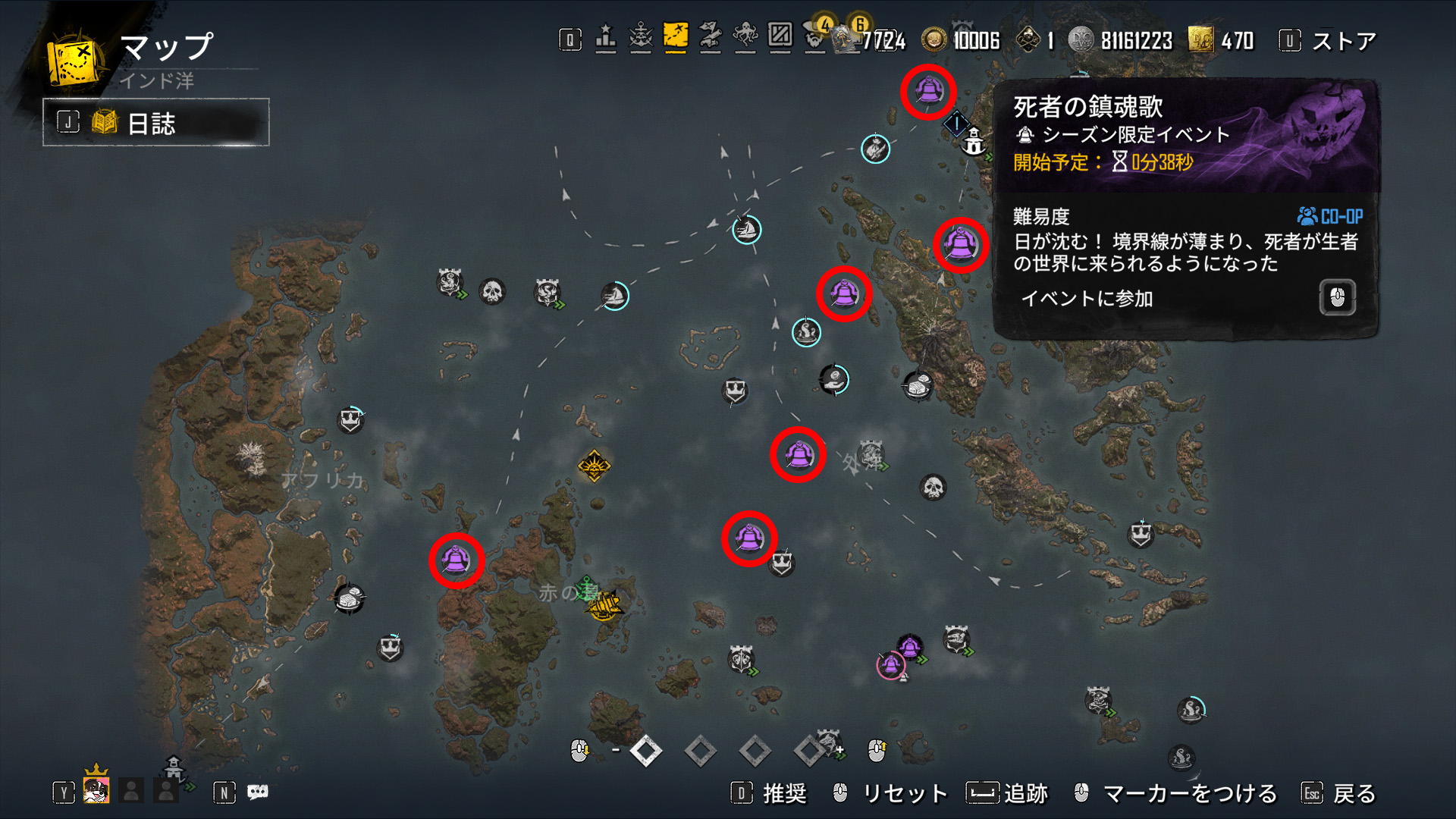Click the purple bell event marker beside the tooltip
The image size is (1456, 819).
(960, 244)
